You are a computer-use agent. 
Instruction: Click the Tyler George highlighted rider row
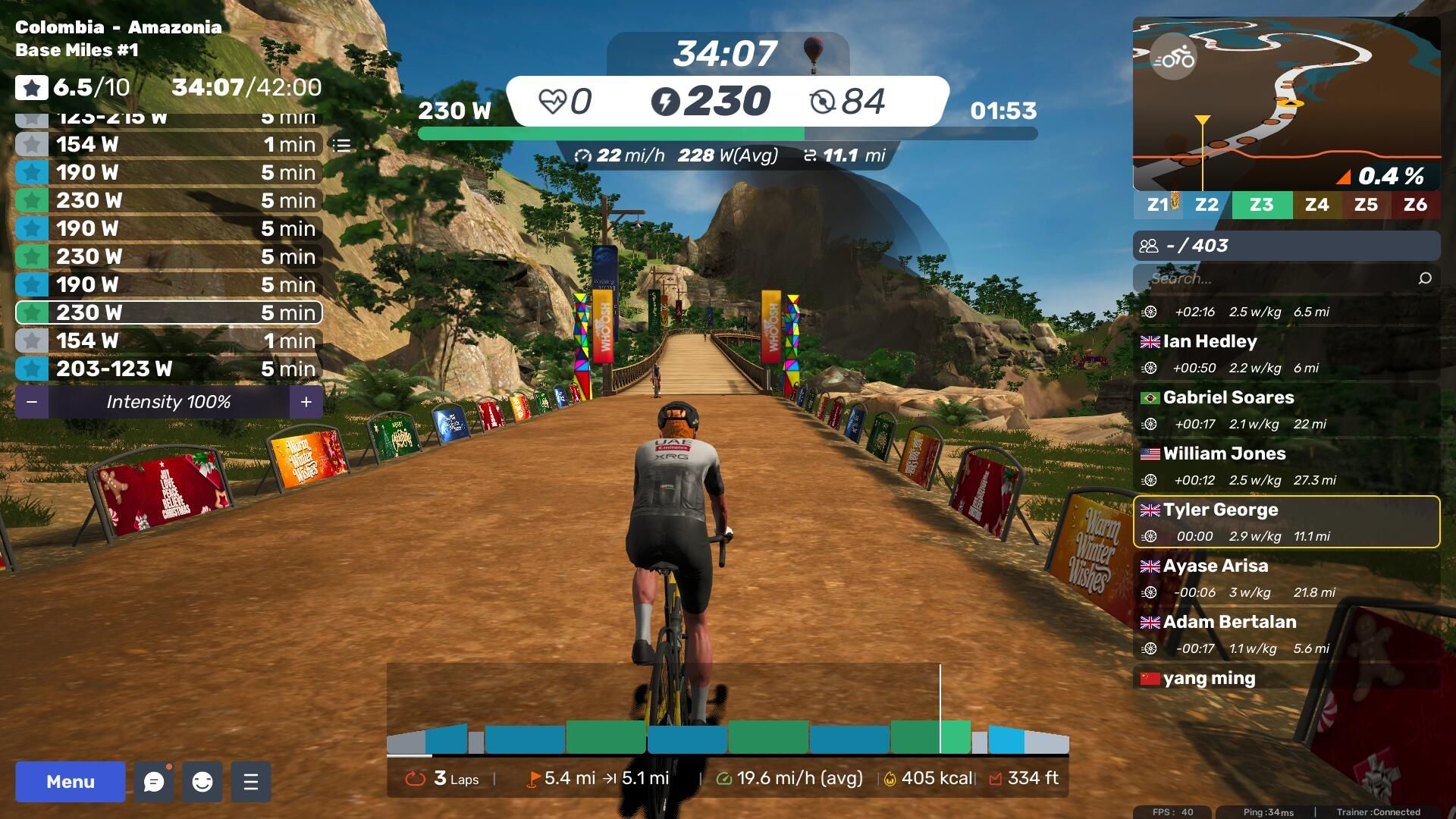(1286, 522)
